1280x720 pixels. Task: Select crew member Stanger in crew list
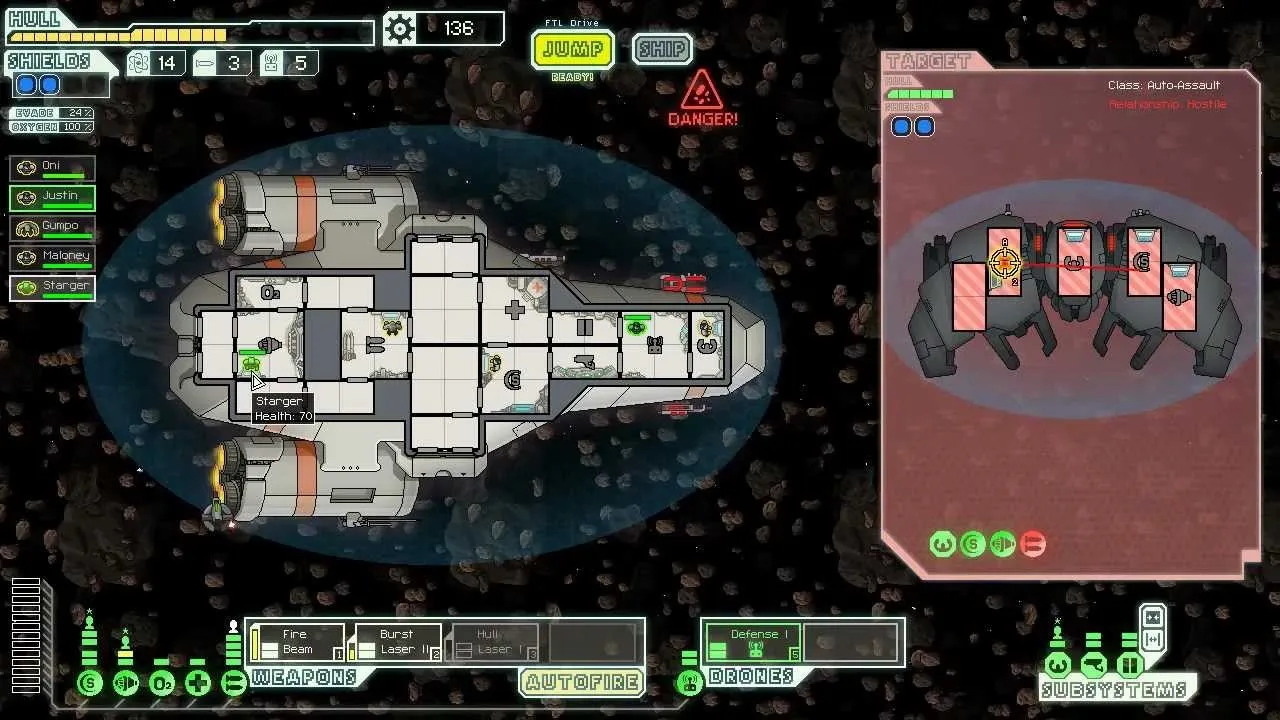(53, 288)
